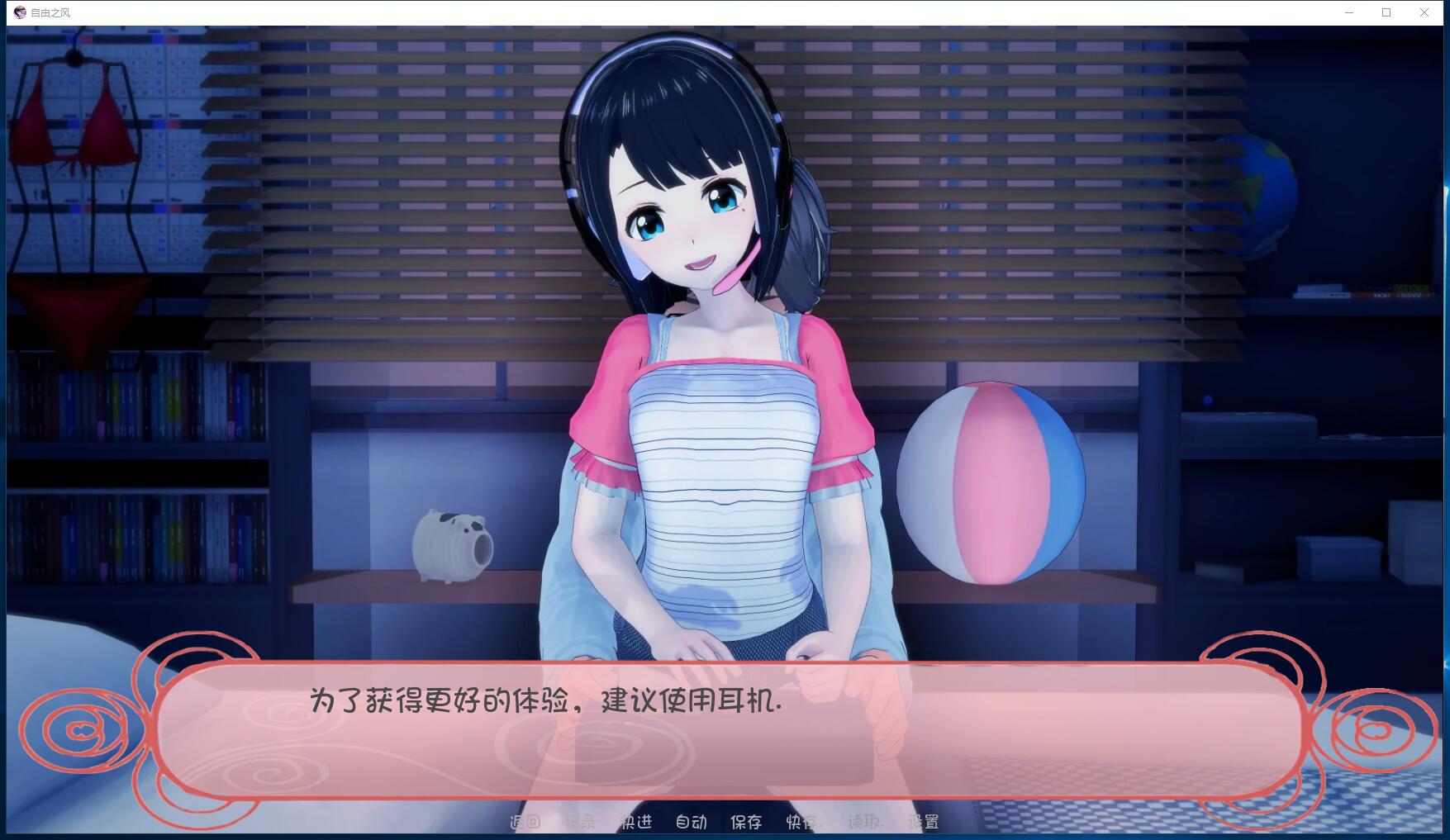Close the 自由之风 game window
The image size is (1450, 840).
click(1424, 12)
